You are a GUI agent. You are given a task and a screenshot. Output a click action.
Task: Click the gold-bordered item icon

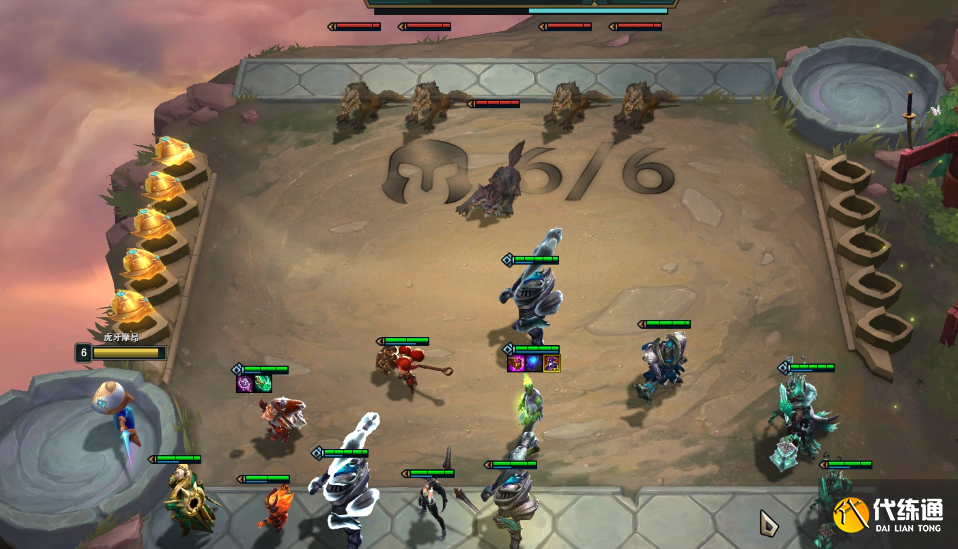(x=551, y=363)
